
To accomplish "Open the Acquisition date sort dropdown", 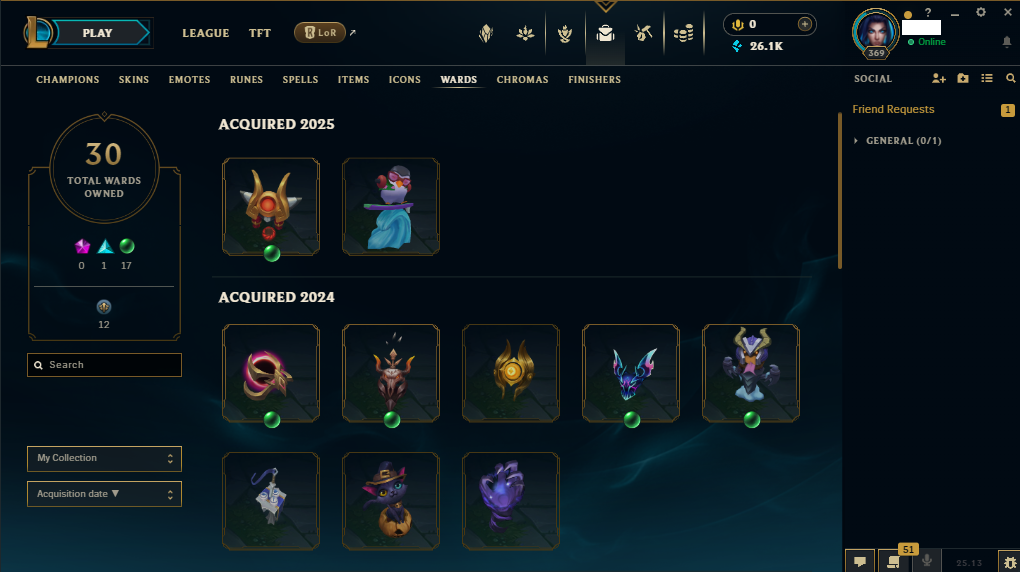I will click(105, 494).
